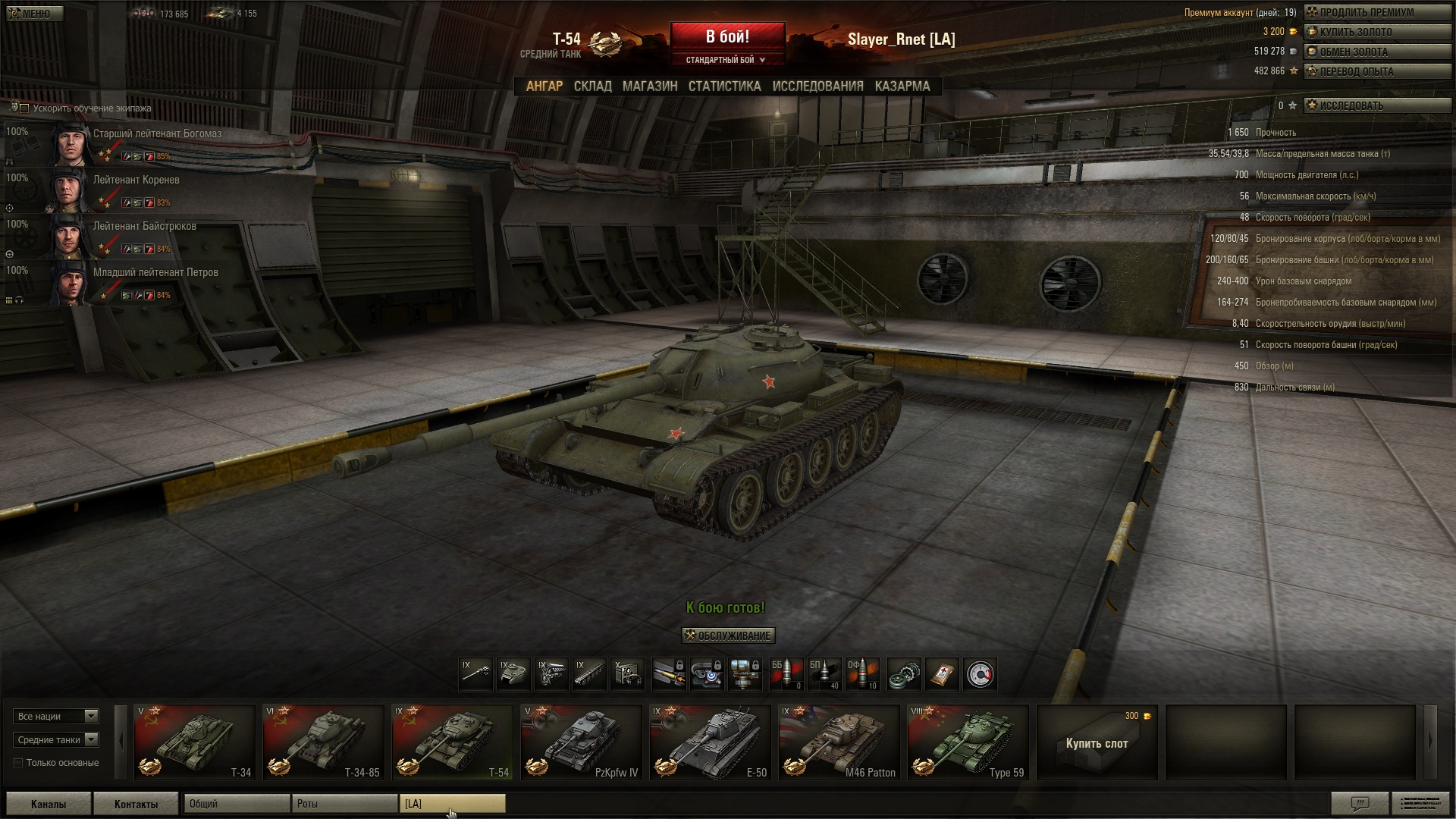Toggle the Только основные checkbox
Viewport: 1456px width, 819px height.
(x=18, y=763)
